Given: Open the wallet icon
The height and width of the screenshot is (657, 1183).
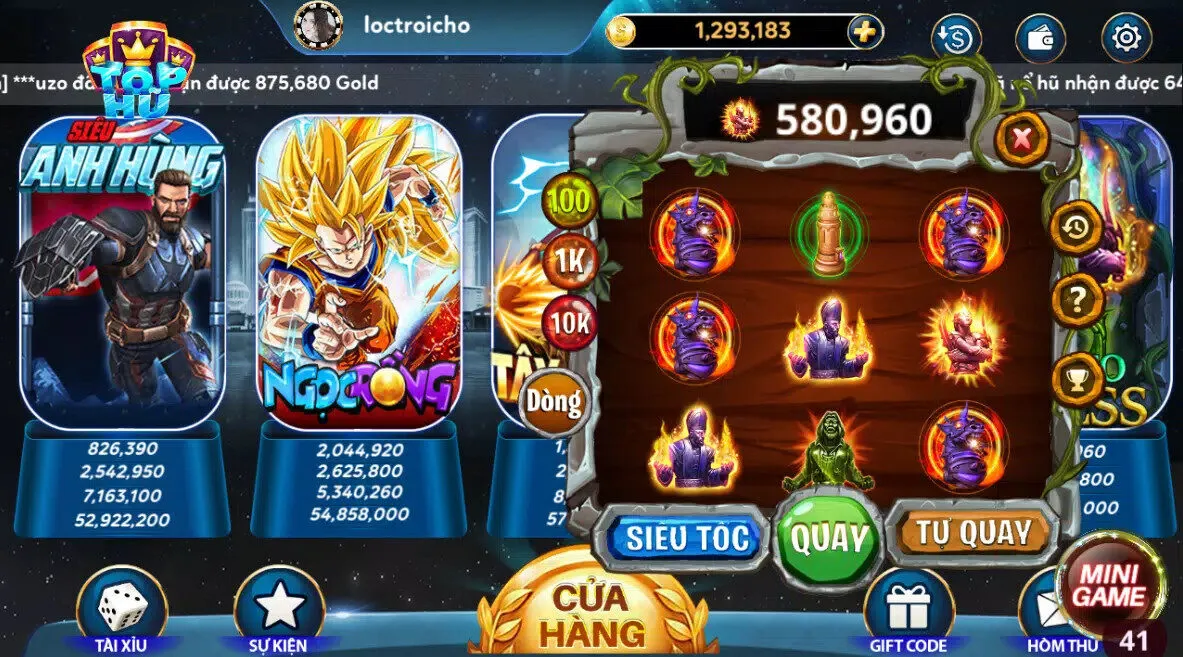Looking at the screenshot, I should pyautogui.click(x=1040, y=38).
